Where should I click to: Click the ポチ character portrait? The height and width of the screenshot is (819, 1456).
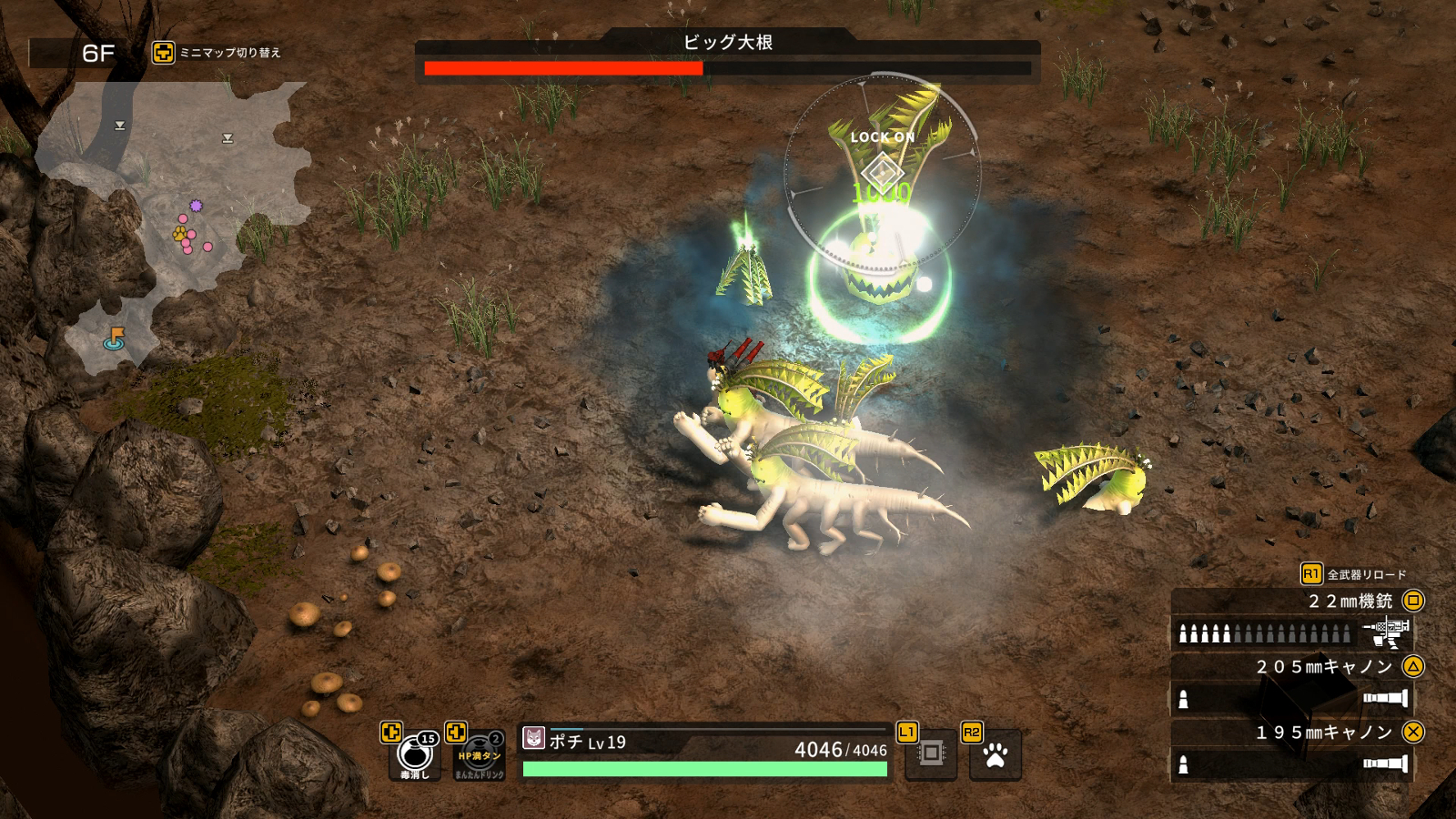534,739
